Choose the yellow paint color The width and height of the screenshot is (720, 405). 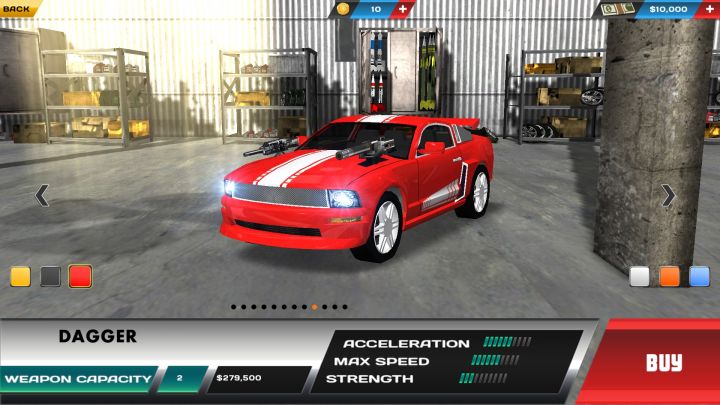pos(21,277)
